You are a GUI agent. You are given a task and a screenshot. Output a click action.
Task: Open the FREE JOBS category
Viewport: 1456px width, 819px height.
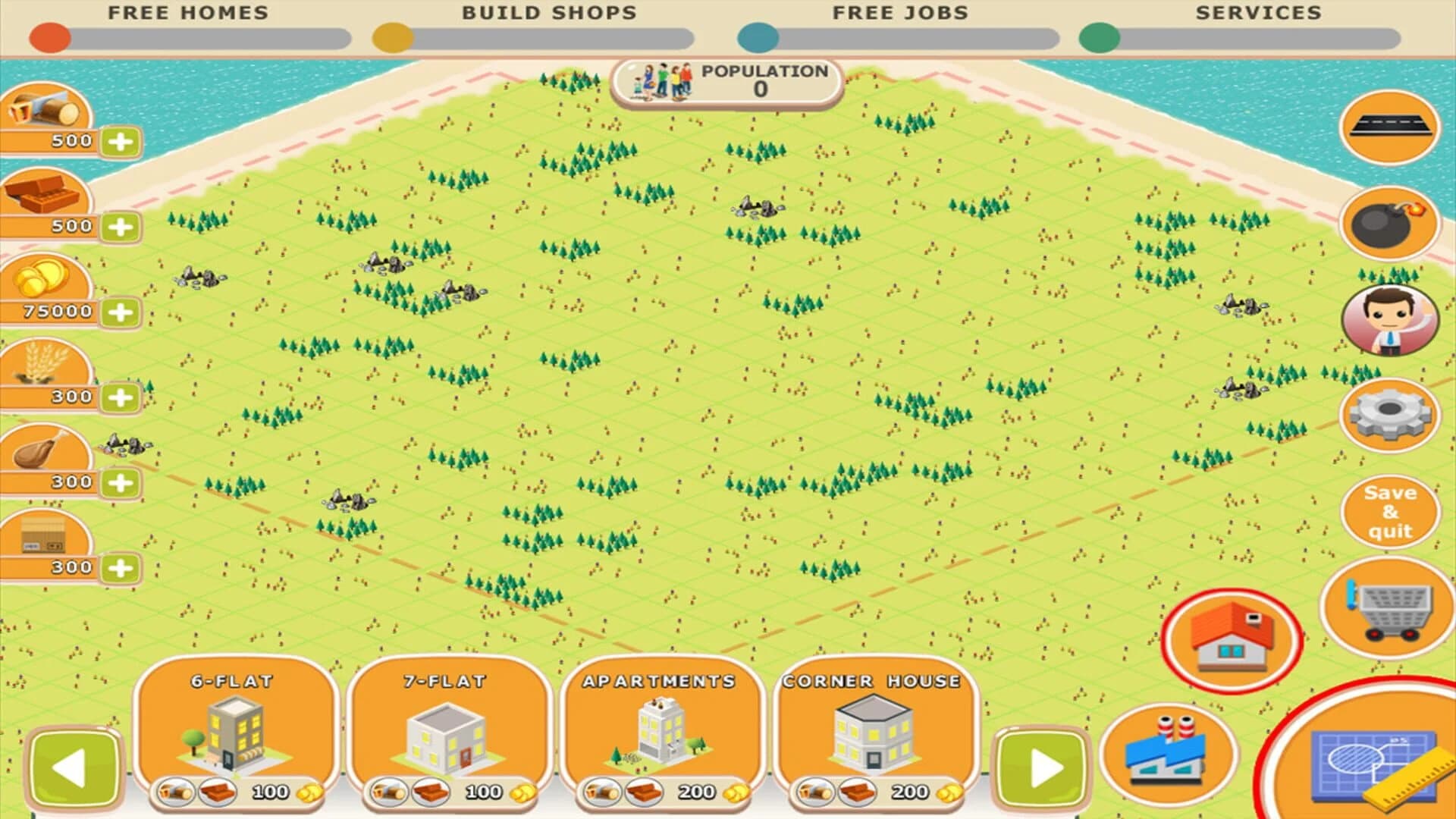click(x=899, y=12)
